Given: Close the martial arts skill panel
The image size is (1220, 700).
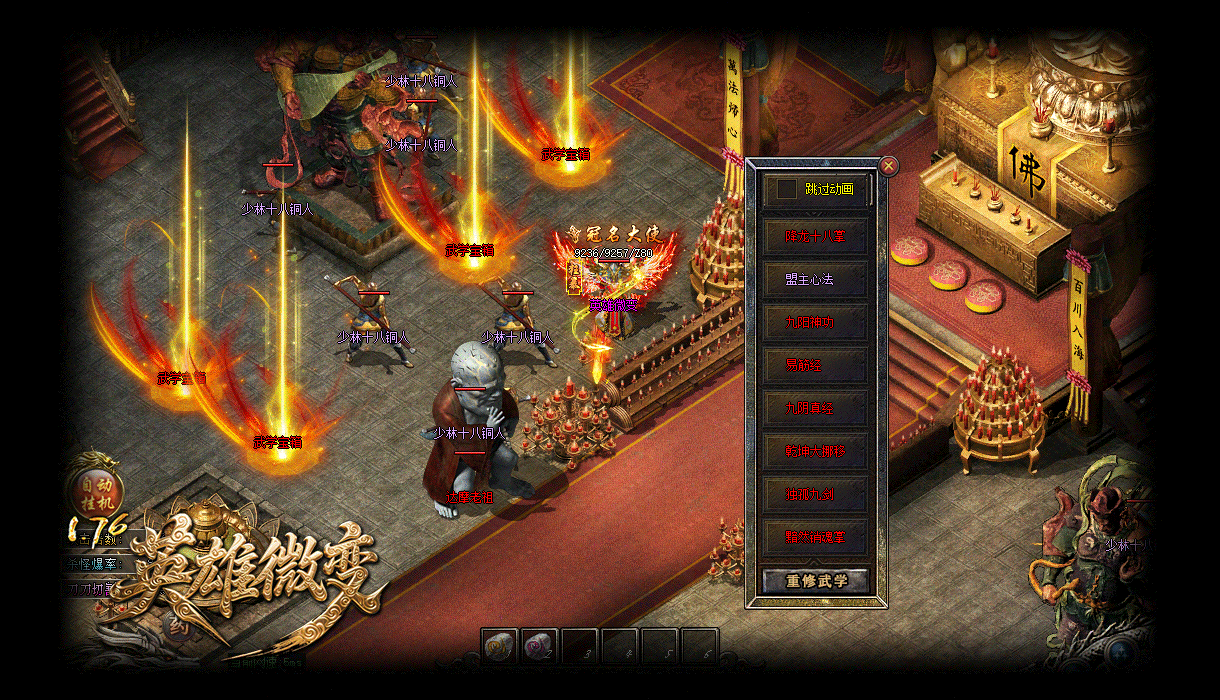Looking at the screenshot, I should tap(888, 166).
